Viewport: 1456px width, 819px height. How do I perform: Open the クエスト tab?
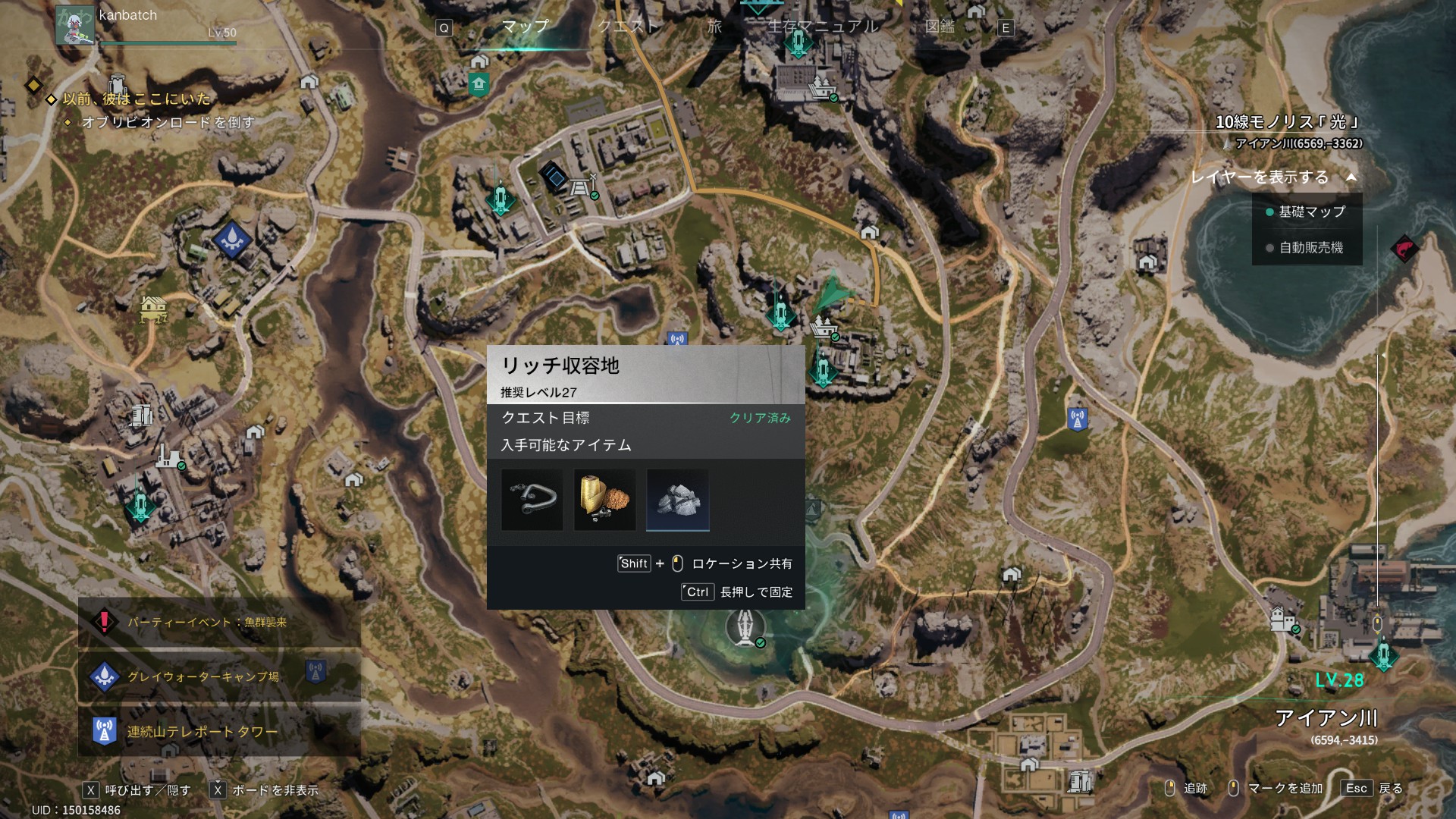click(x=627, y=27)
